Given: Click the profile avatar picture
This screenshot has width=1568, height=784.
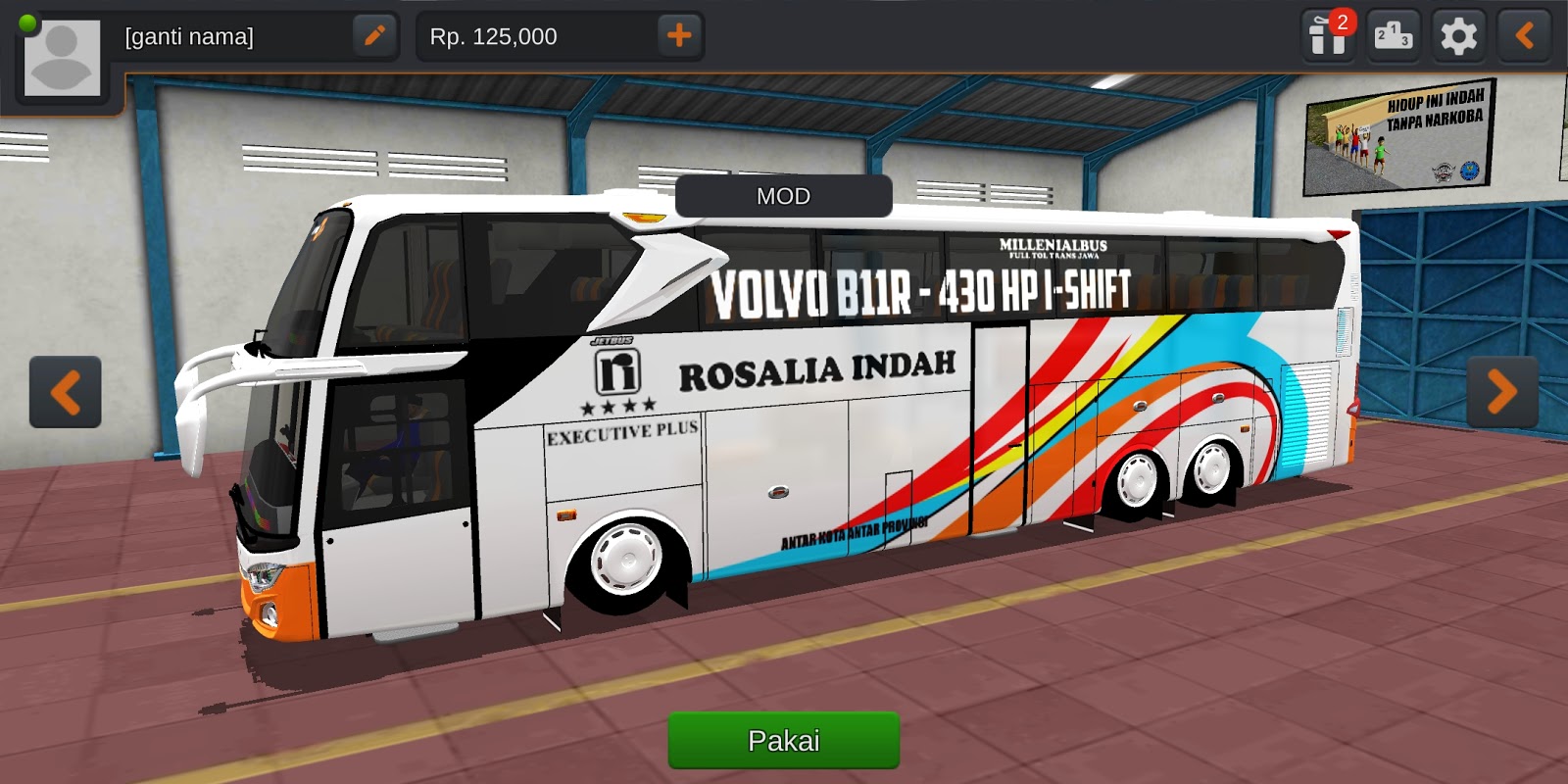Looking at the screenshot, I should (61, 57).
